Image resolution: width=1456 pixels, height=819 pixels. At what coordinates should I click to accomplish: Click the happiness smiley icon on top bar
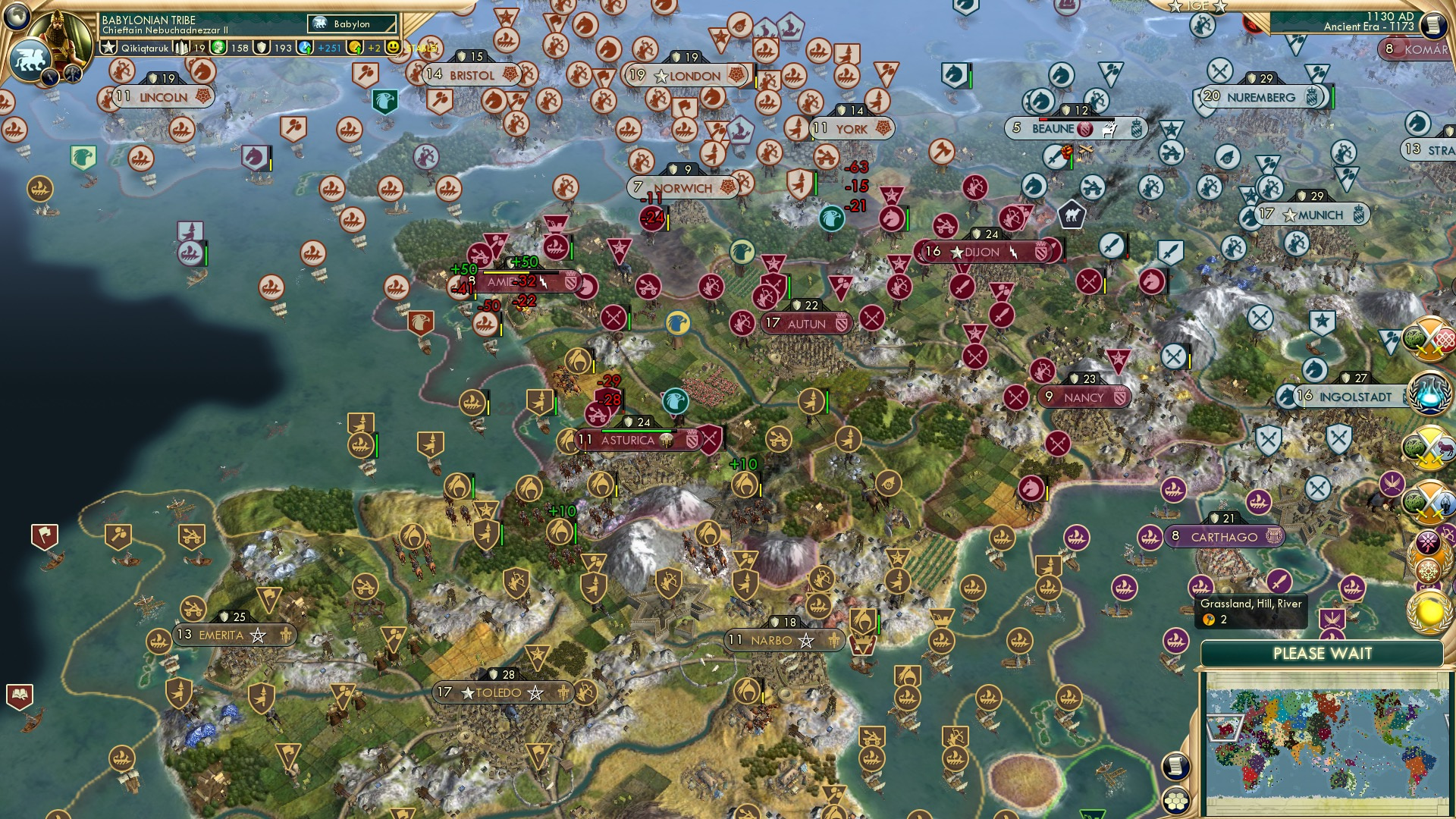[x=394, y=48]
